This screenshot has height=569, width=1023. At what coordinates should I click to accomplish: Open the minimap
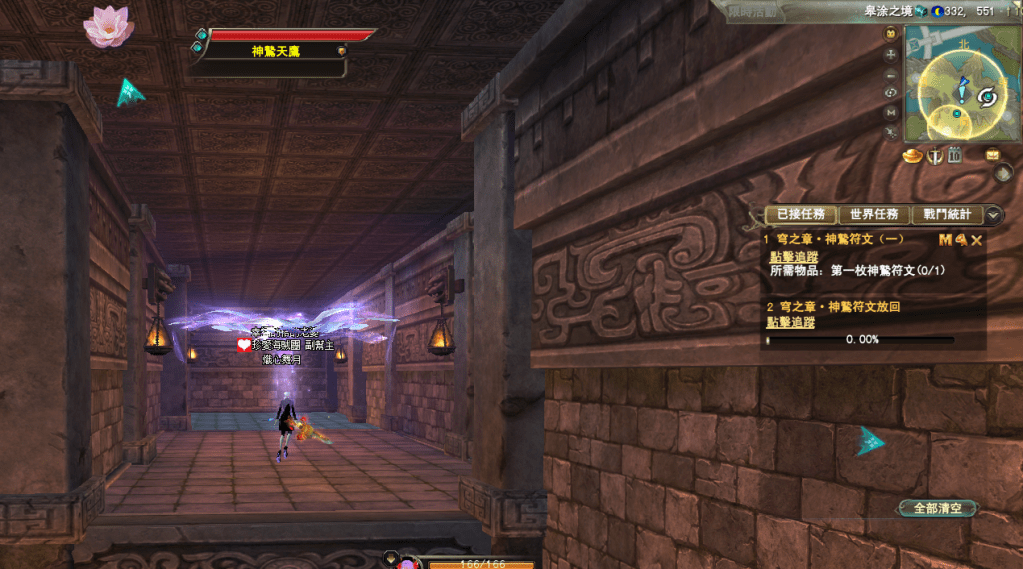[960, 84]
